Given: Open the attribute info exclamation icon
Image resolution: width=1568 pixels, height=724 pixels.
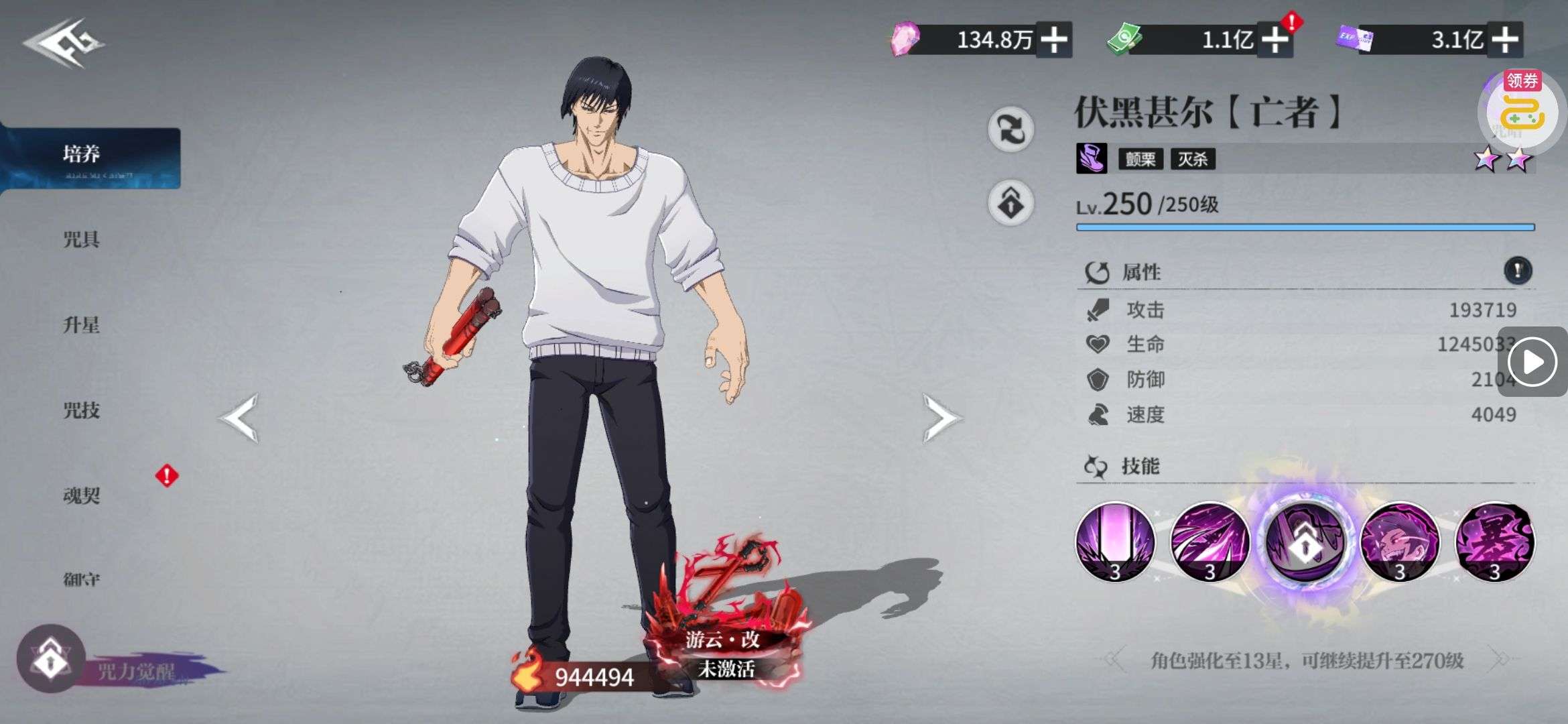Looking at the screenshot, I should (1518, 271).
